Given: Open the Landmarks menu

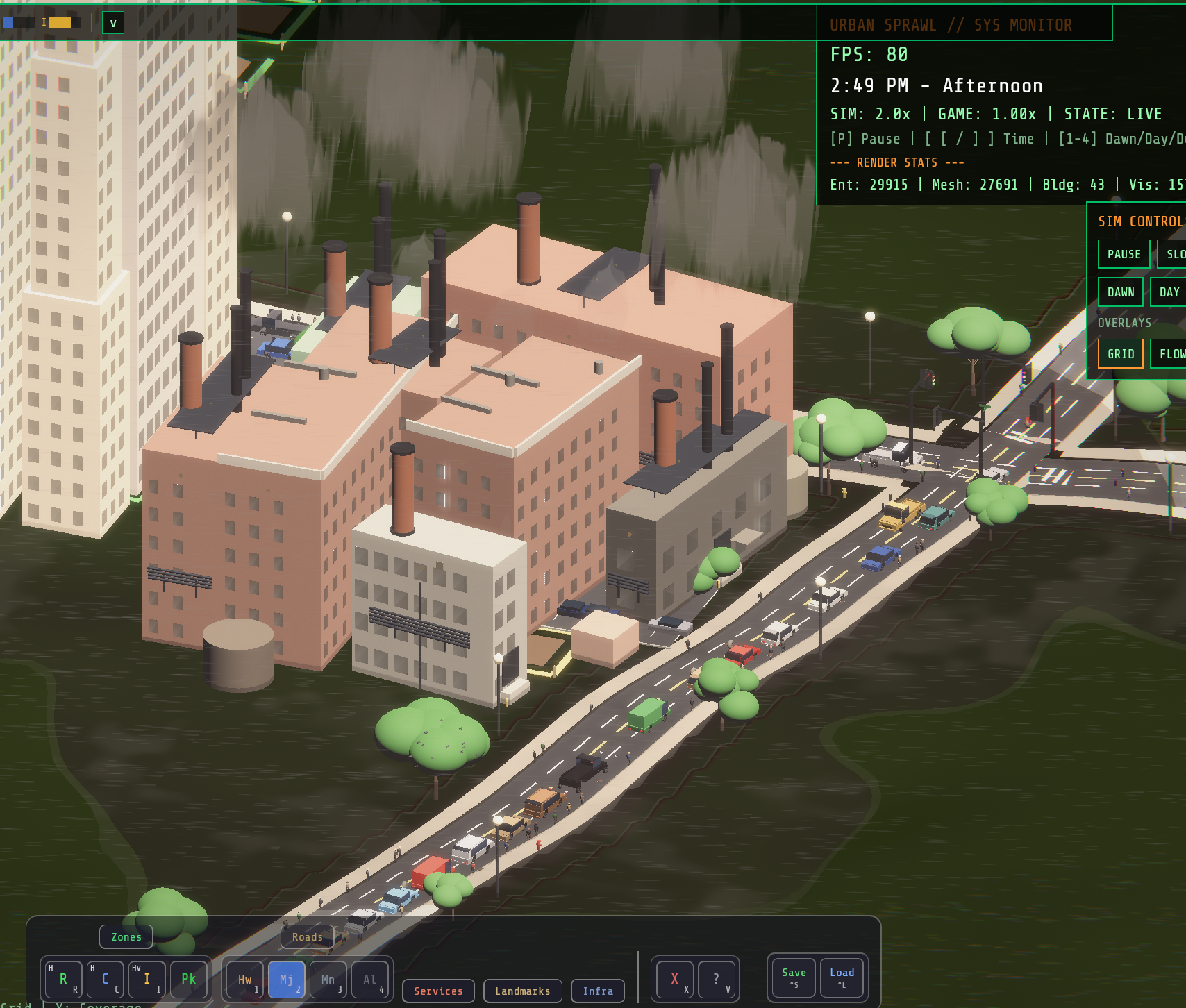Looking at the screenshot, I should (522, 991).
